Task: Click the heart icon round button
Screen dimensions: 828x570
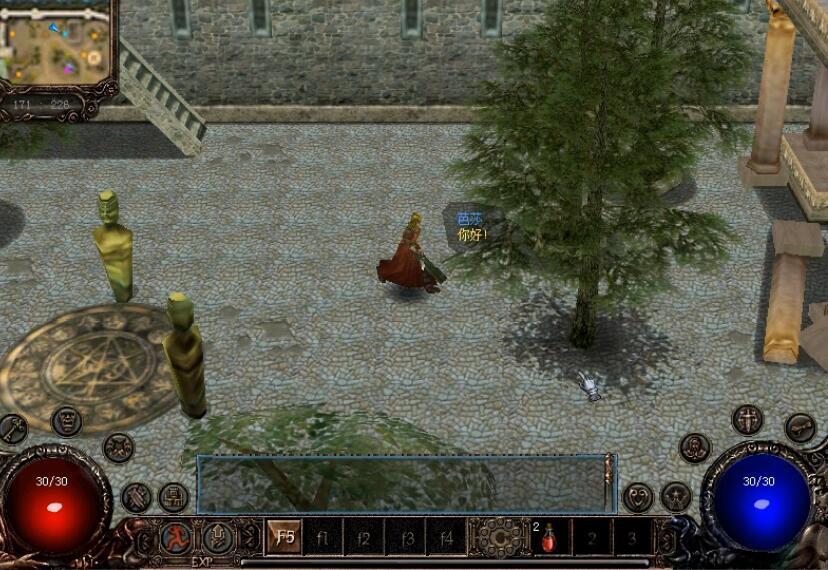Action: 638,496
